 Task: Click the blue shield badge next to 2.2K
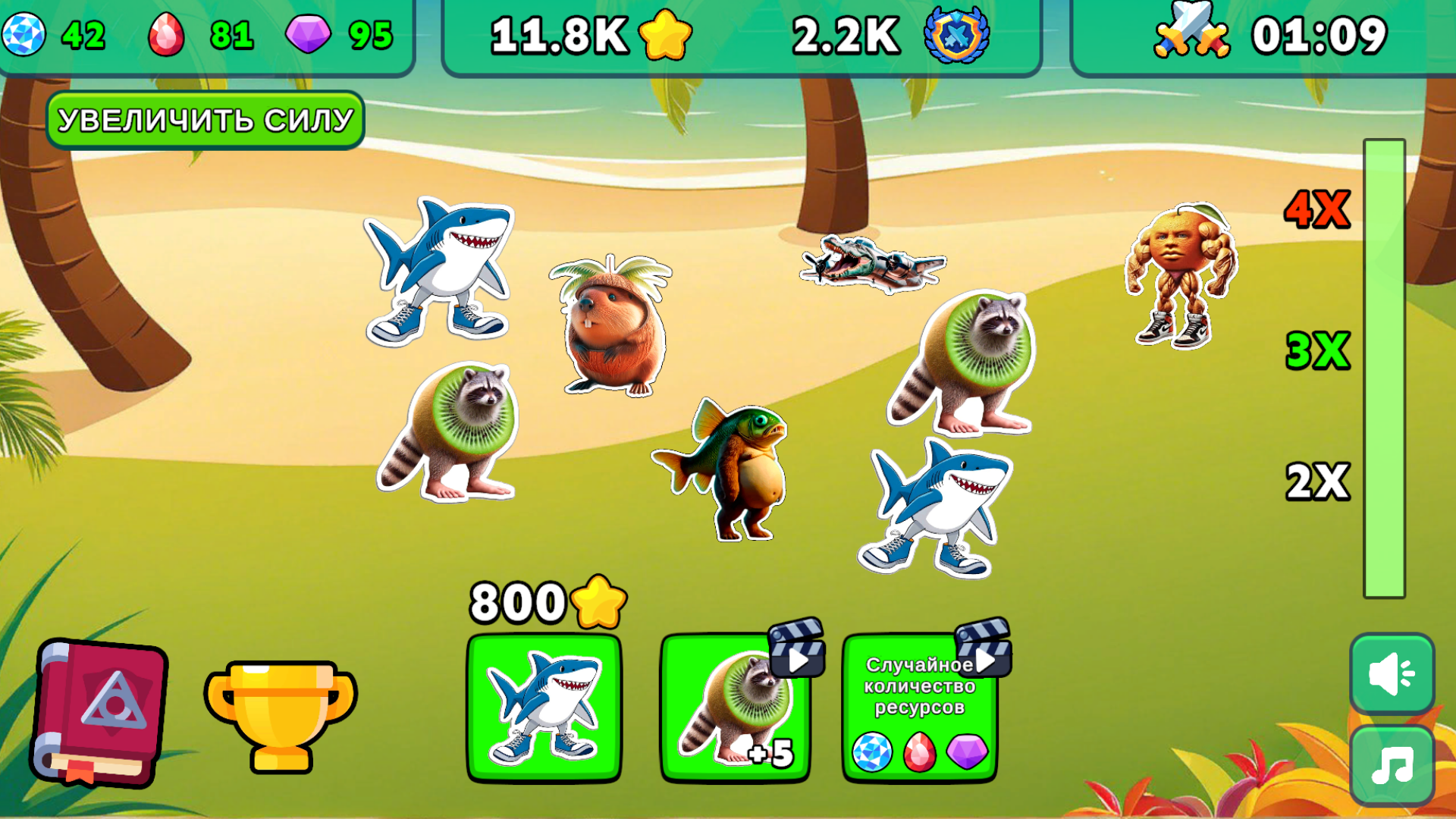(x=958, y=34)
